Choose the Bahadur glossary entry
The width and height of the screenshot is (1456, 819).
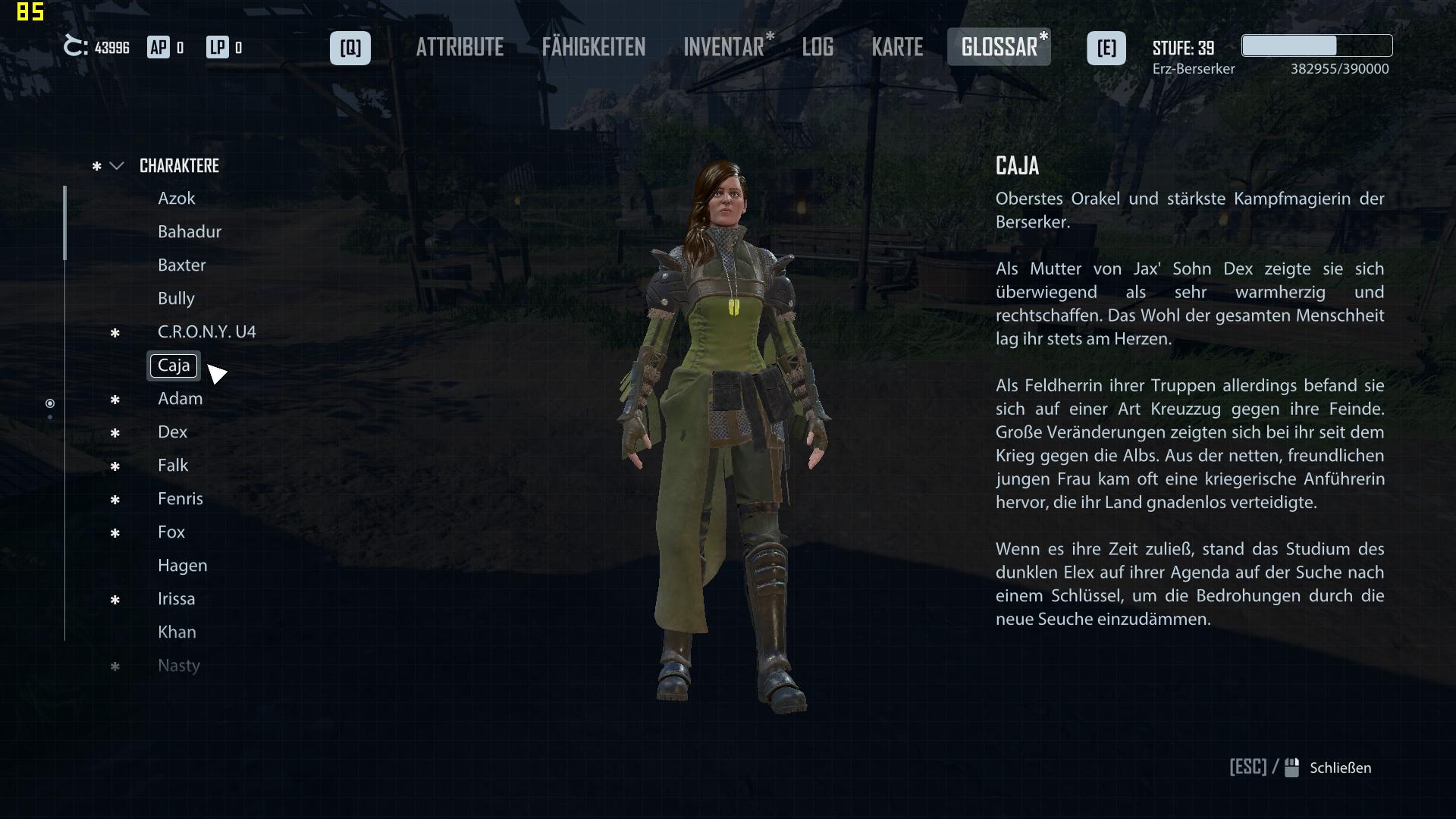tap(190, 232)
